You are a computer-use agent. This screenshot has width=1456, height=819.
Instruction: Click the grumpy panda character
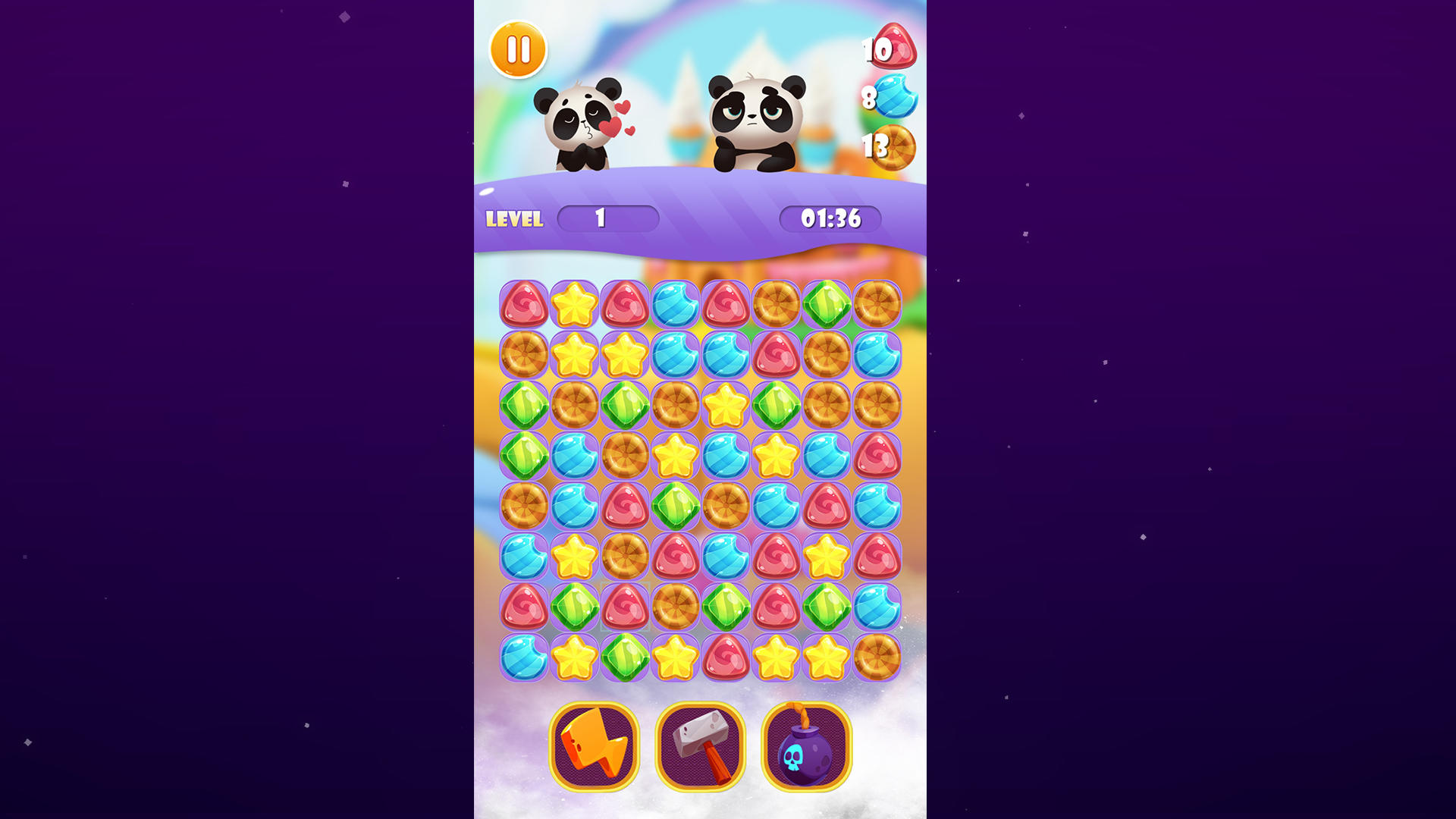tap(751, 118)
